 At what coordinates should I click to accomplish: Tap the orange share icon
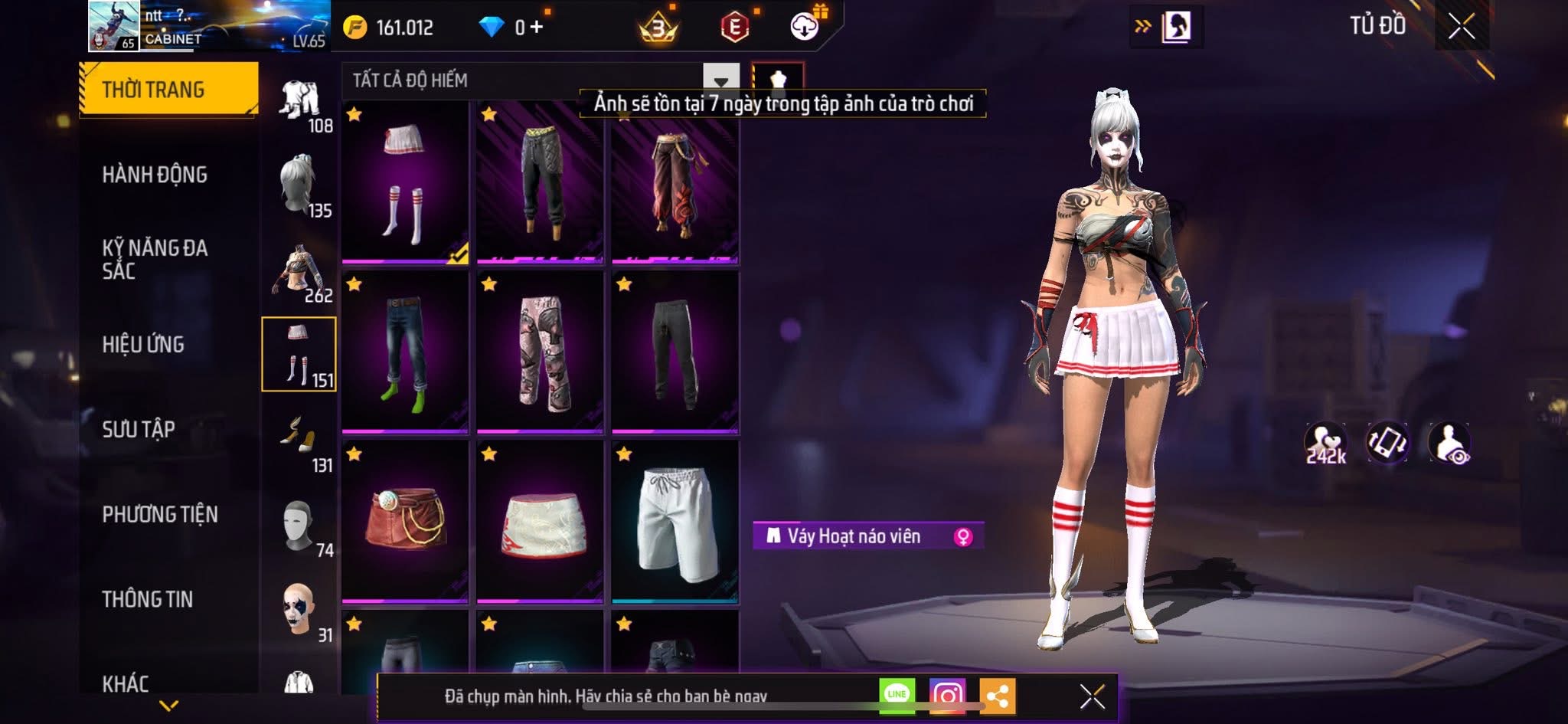coord(997,695)
